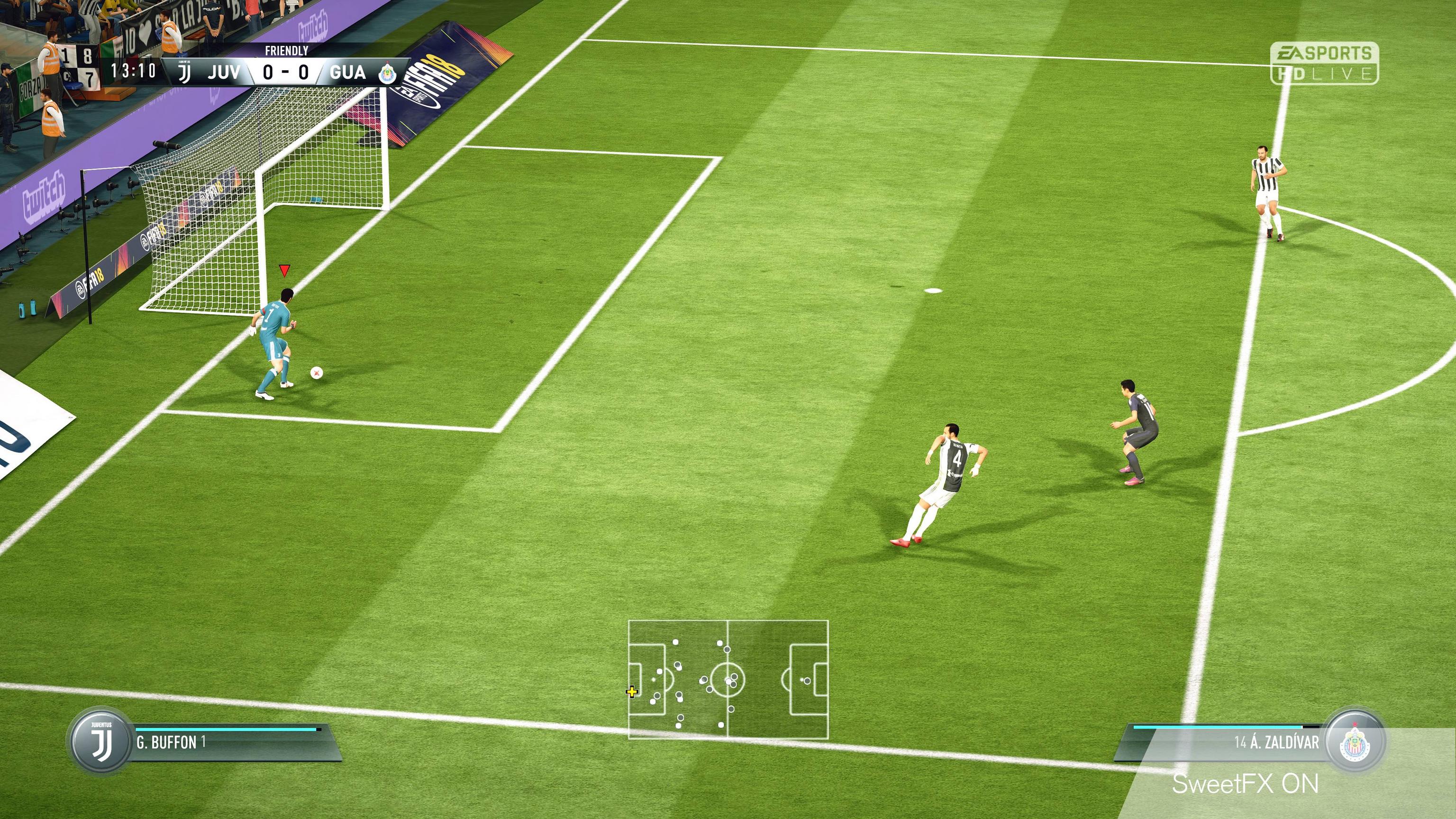Viewport: 1456px width, 819px height.
Task: Click the EA Sports HD Live logo
Action: 1324,64
